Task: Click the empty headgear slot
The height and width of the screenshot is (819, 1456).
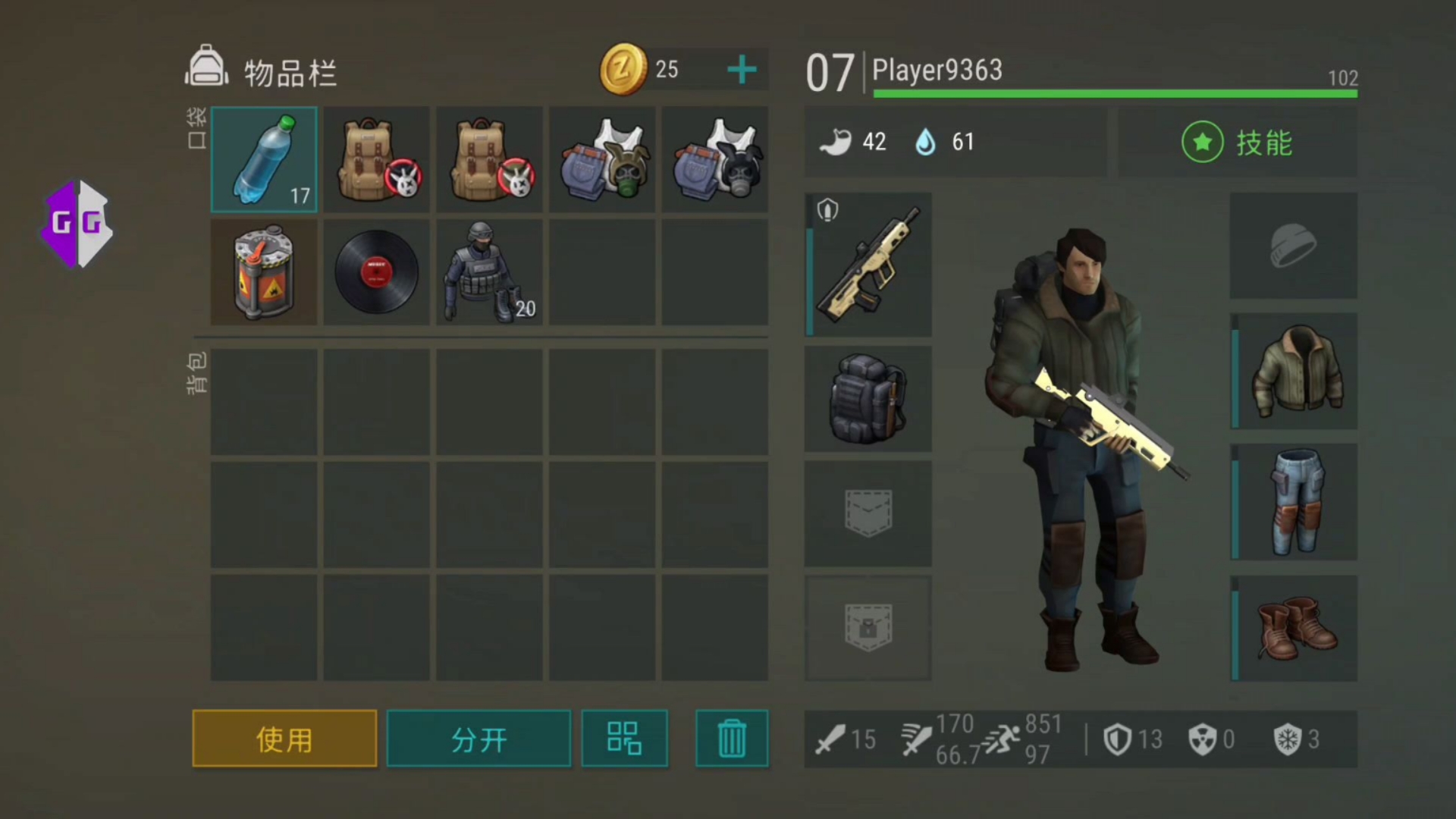Action: pyautogui.click(x=1293, y=245)
